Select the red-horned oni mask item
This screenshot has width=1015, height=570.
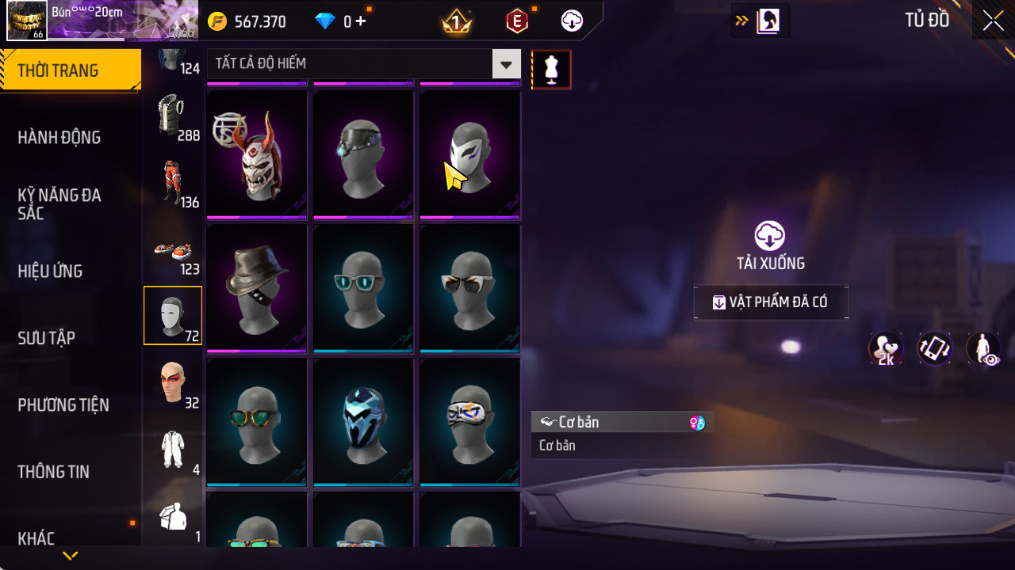257,152
